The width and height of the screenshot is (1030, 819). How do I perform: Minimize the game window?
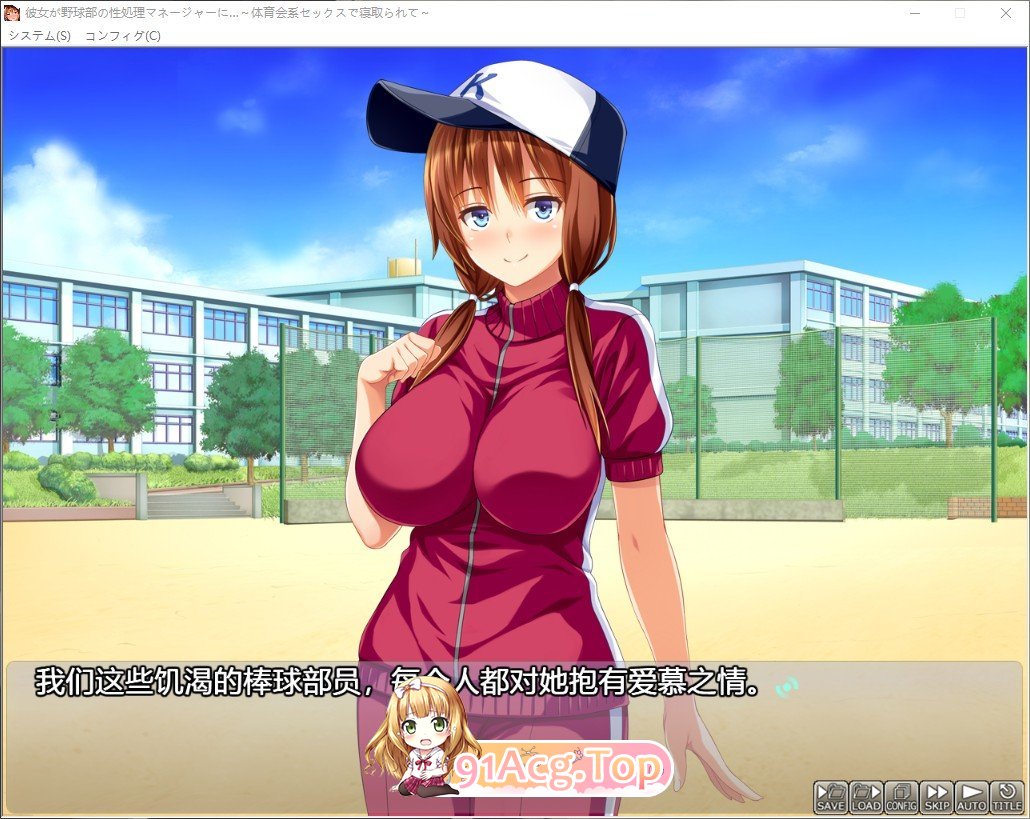914,13
